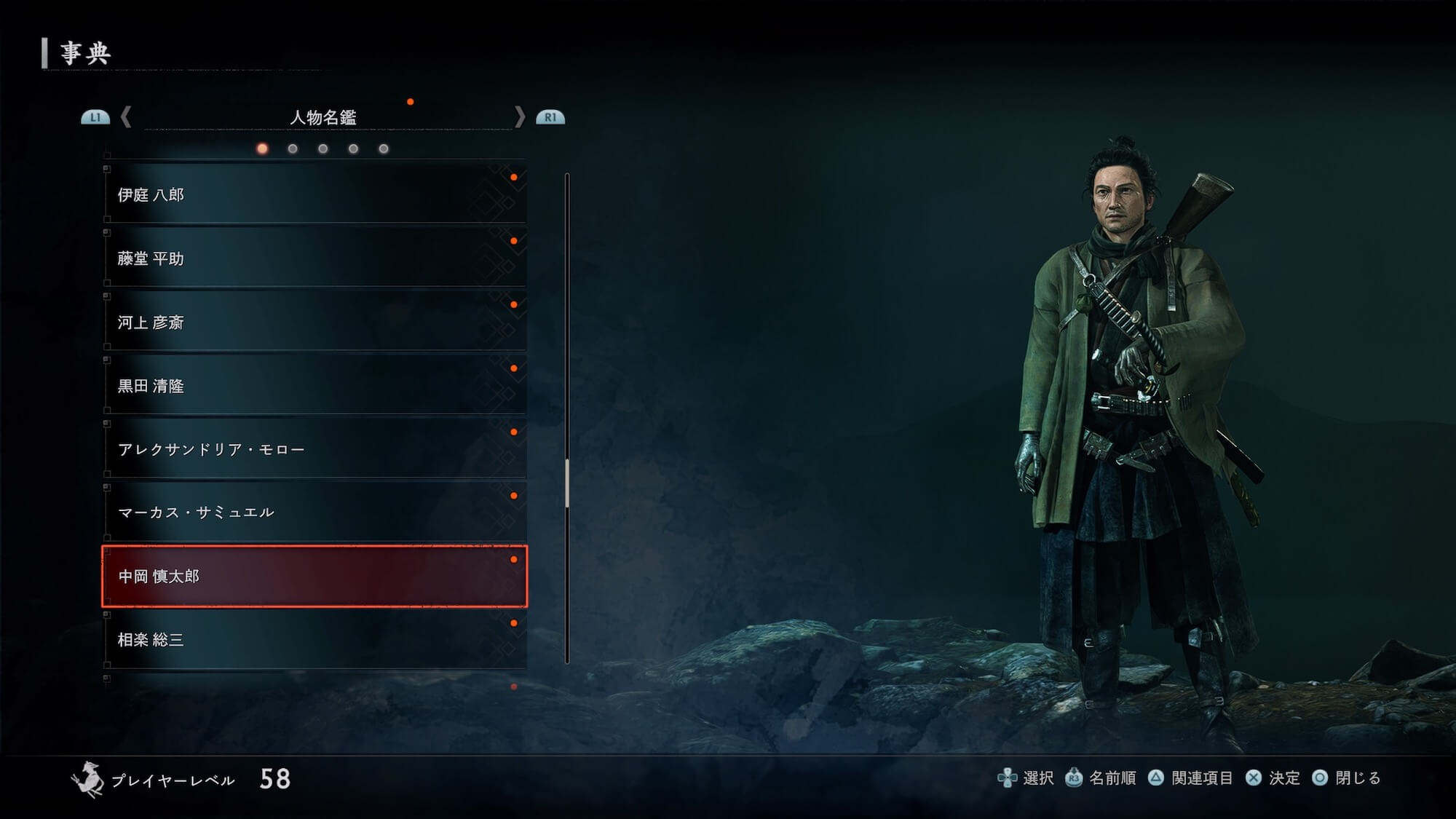The height and width of the screenshot is (819, 1456).
Task: Select the 伊庭 八郎 entry
Action: (314, 194)
